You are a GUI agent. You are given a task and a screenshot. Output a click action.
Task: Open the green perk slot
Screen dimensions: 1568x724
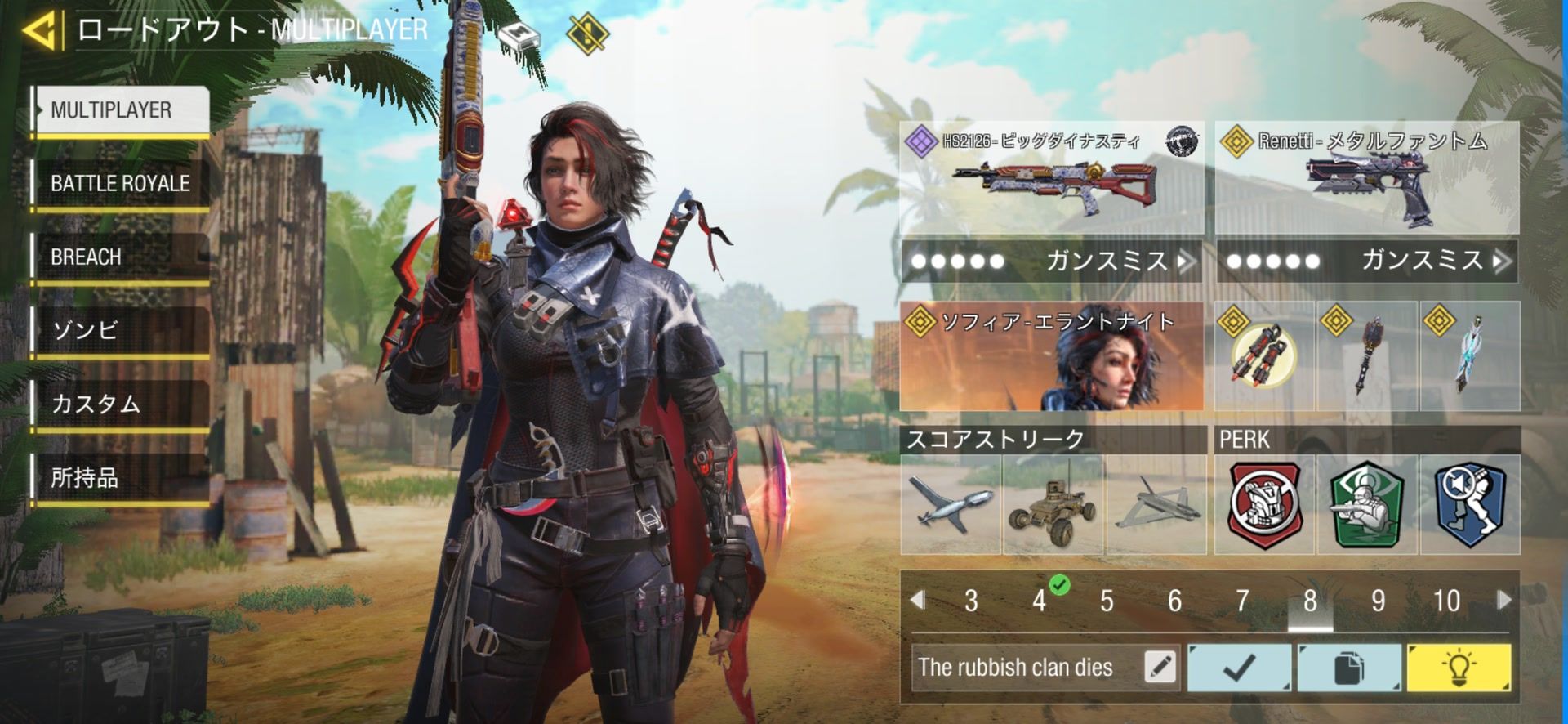(1366, 505)
